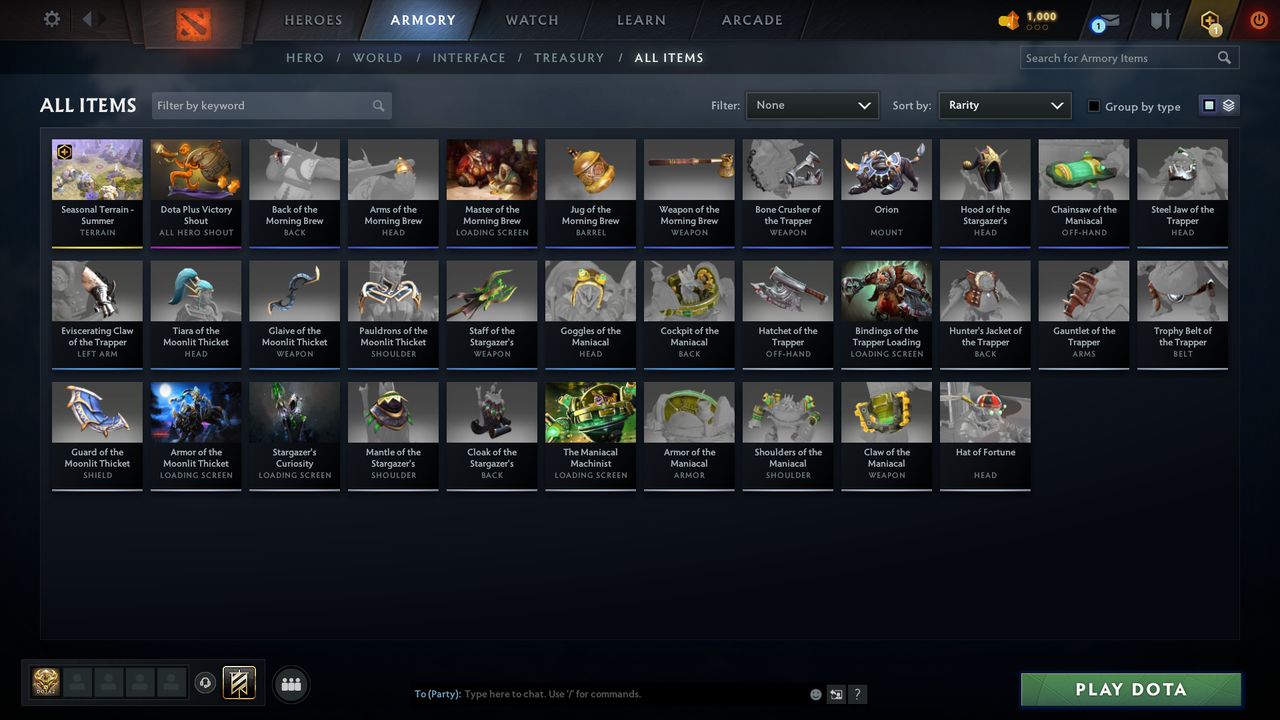Open voice chat with the headset icon

[x=207, y=683]
